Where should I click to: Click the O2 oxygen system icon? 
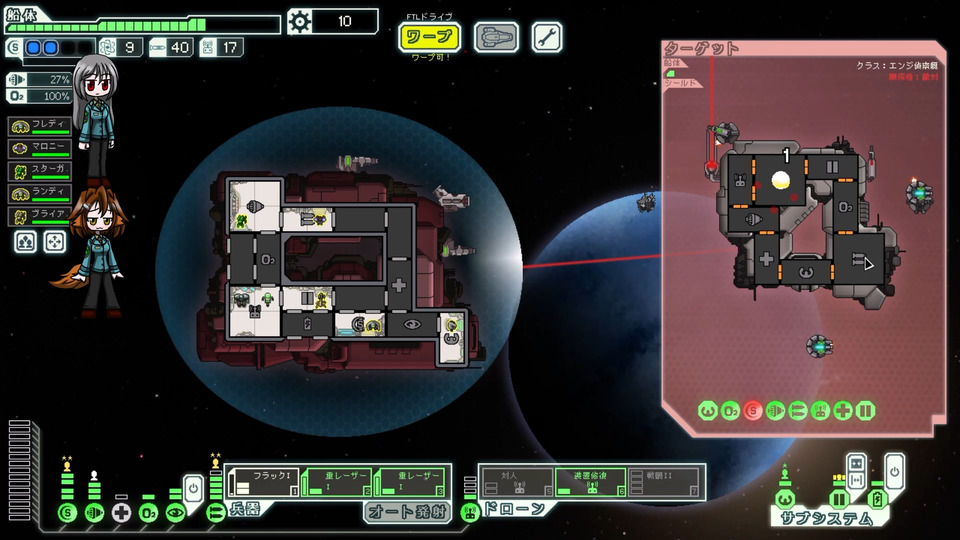point(149,513)
